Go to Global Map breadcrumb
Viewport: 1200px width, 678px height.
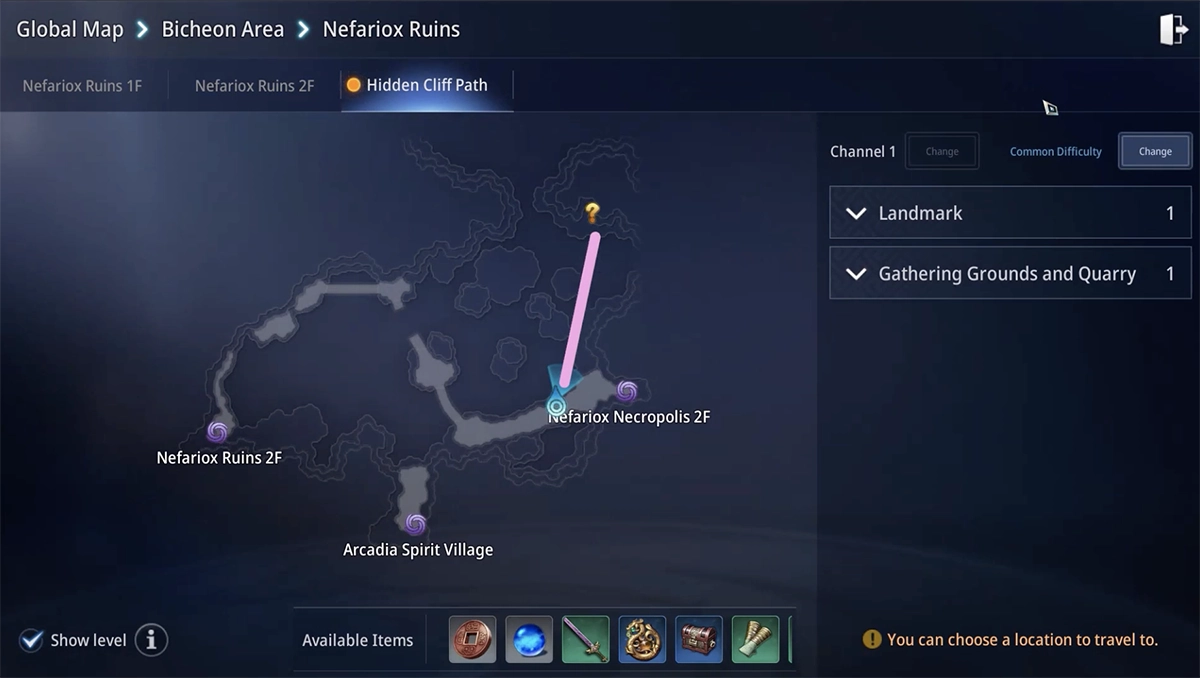pos(69,29)
